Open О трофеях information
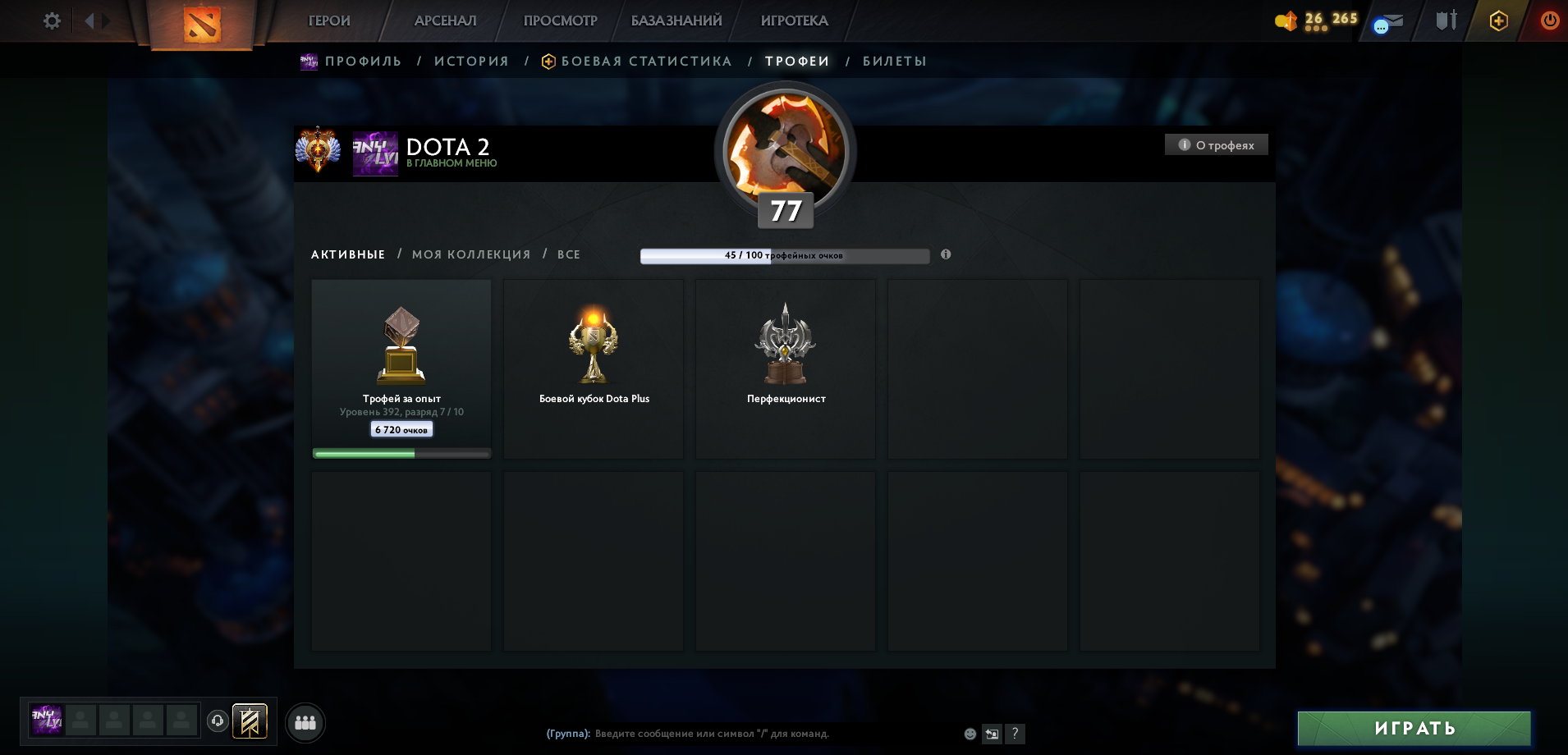Image resolution: width=1568 pixels, height=755 pixels. [1216, 144]
